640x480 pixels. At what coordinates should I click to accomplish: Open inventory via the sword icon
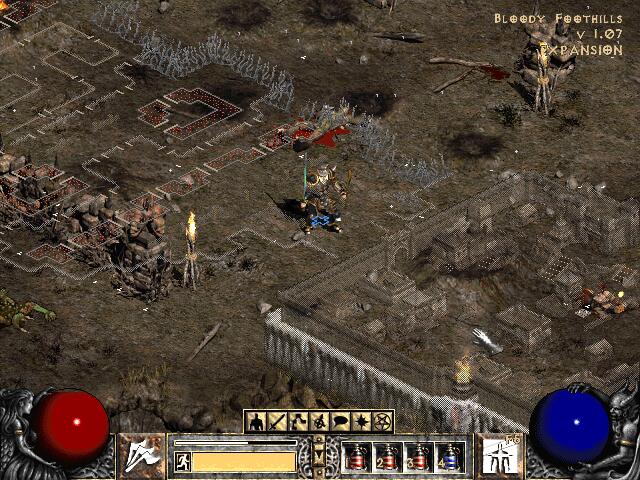tap(277, 422)
